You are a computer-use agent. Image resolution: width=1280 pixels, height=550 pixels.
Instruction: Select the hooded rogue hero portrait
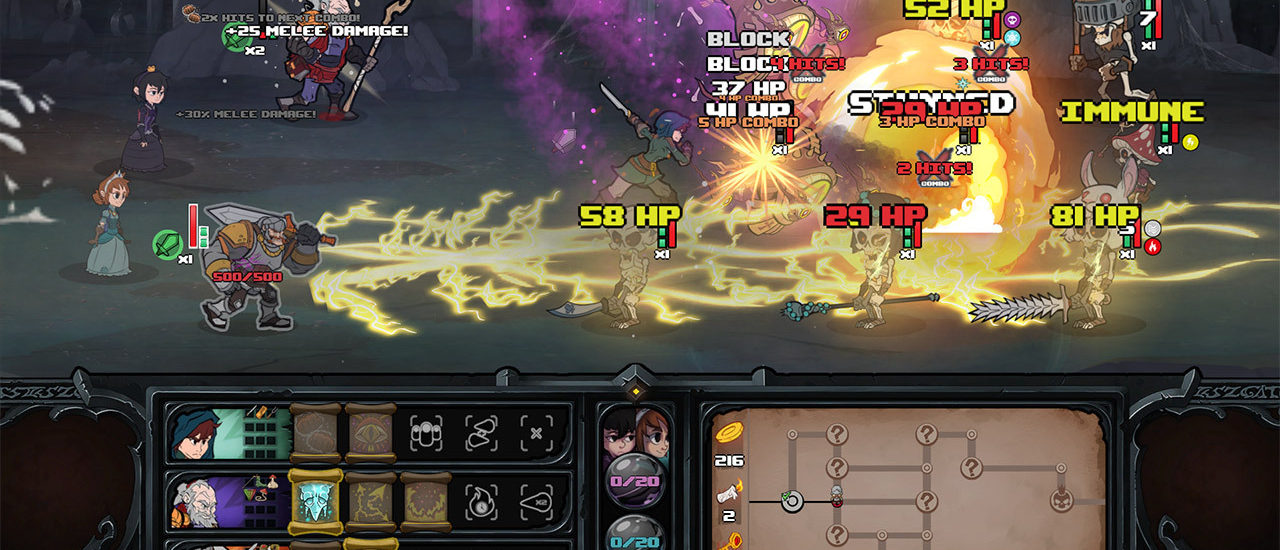coord(192,432)
